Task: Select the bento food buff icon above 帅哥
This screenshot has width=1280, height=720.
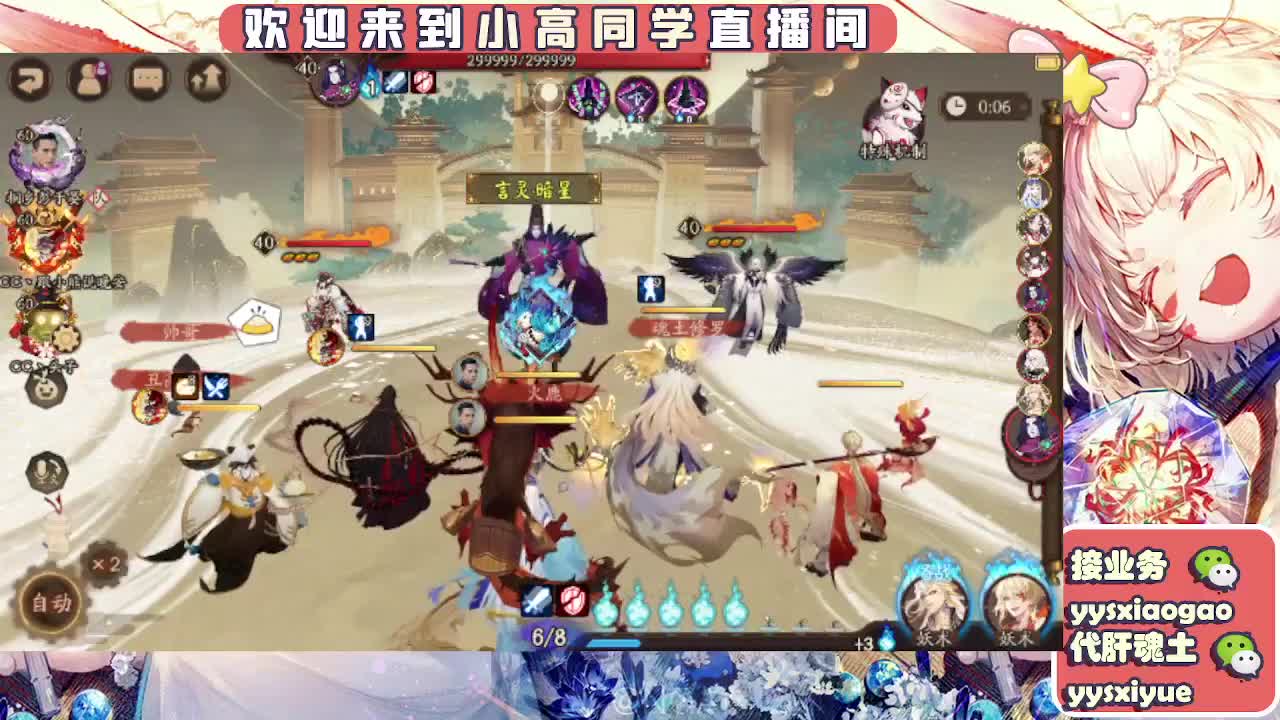Action: (x=256, y=320)
